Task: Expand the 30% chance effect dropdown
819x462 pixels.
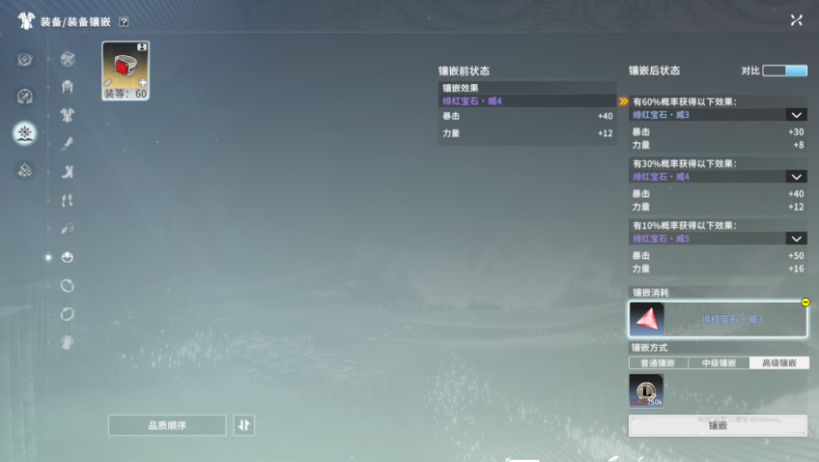Action: click(x=796, y=177)
